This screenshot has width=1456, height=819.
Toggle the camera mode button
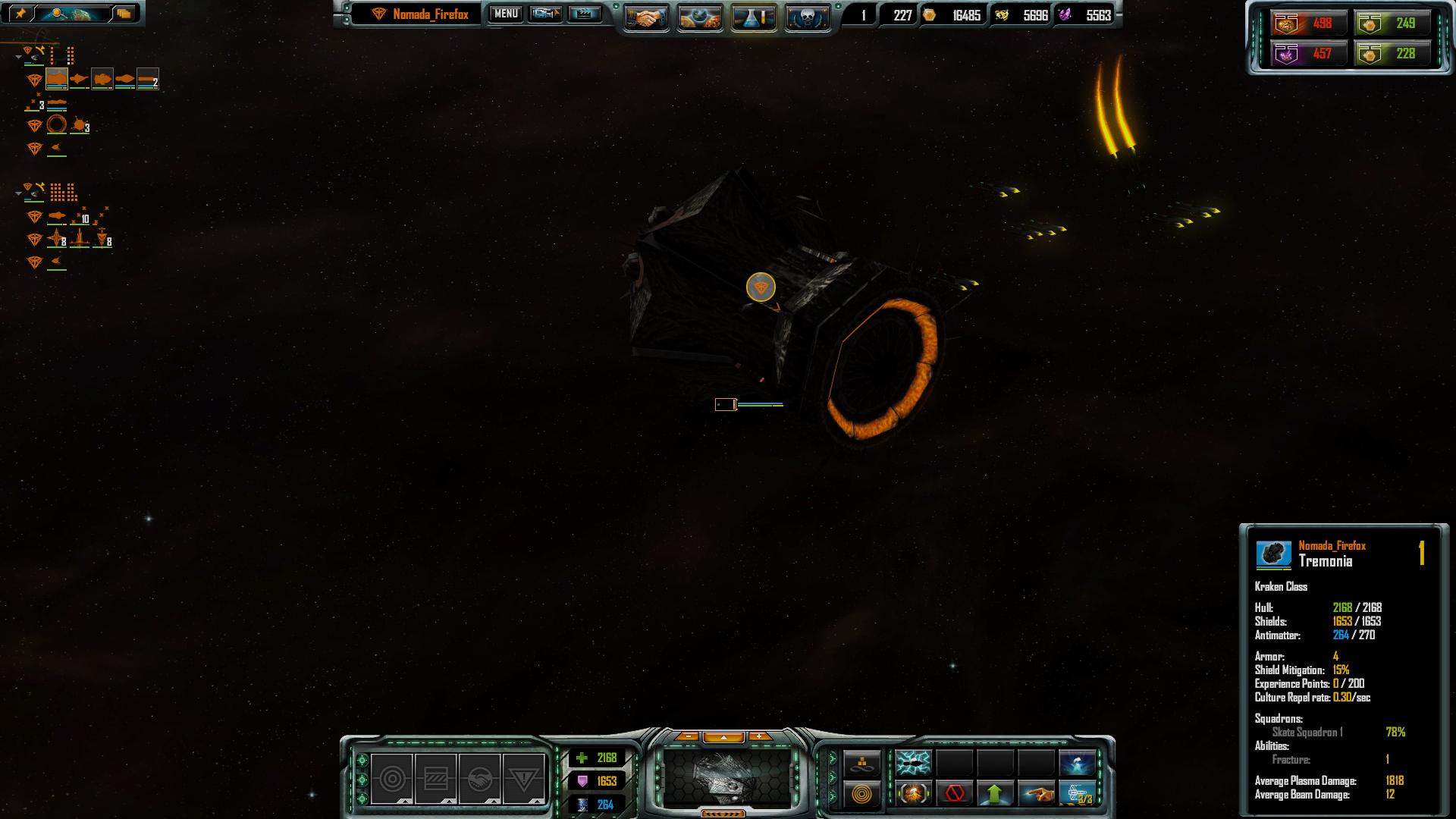pyautogui.click(x=545, y=14)
